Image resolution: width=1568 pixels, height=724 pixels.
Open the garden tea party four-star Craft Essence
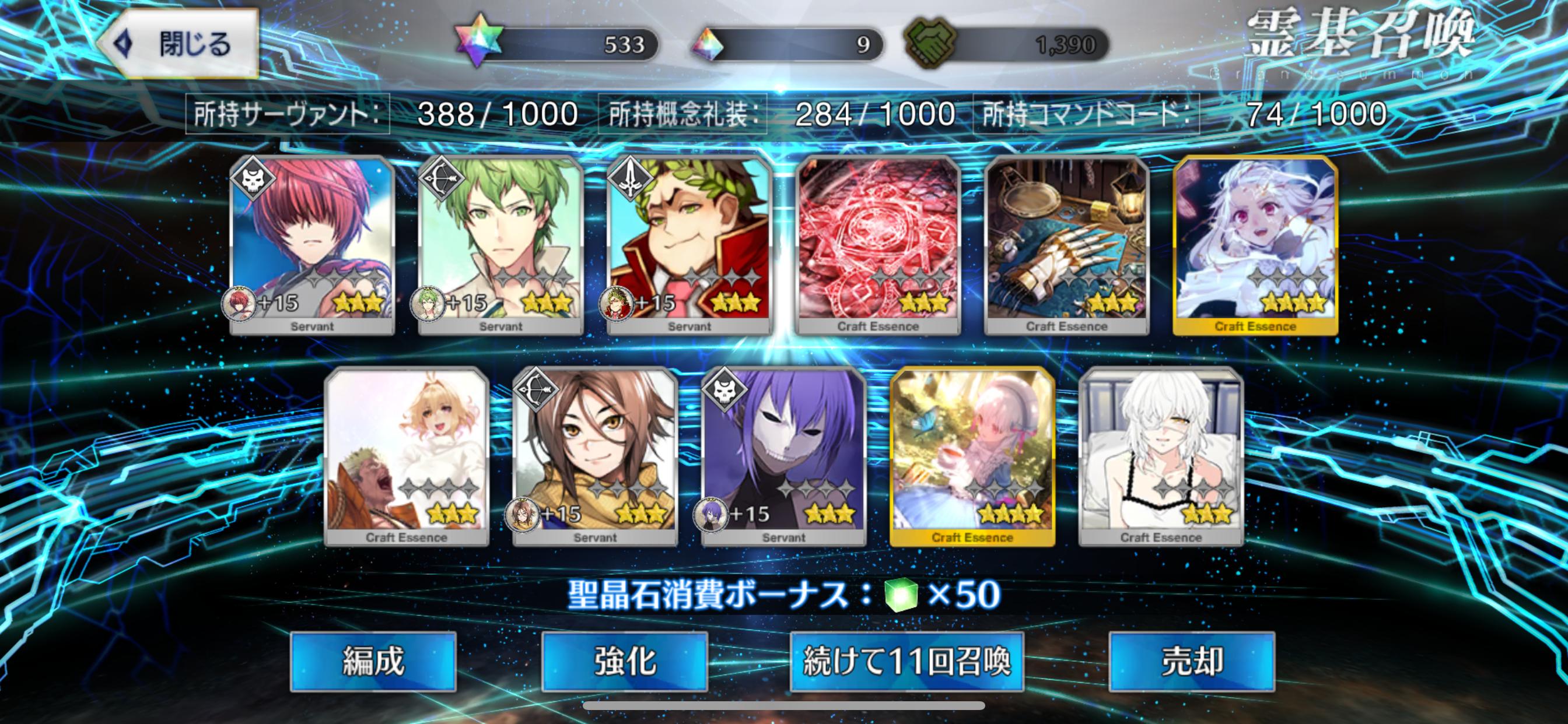pyautogui.click(x=972, y=455)
